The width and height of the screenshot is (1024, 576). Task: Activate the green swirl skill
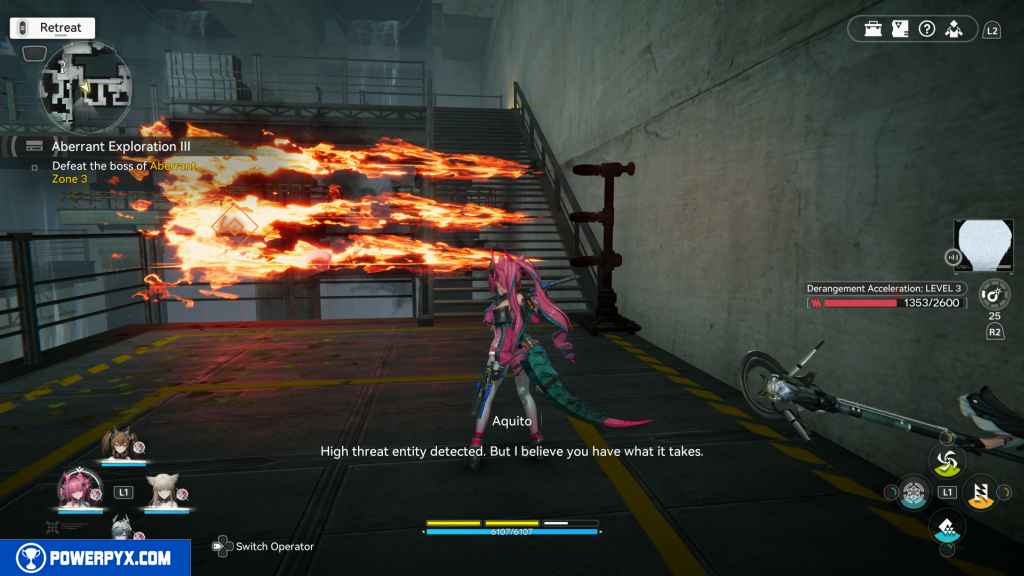pos(946,461)
